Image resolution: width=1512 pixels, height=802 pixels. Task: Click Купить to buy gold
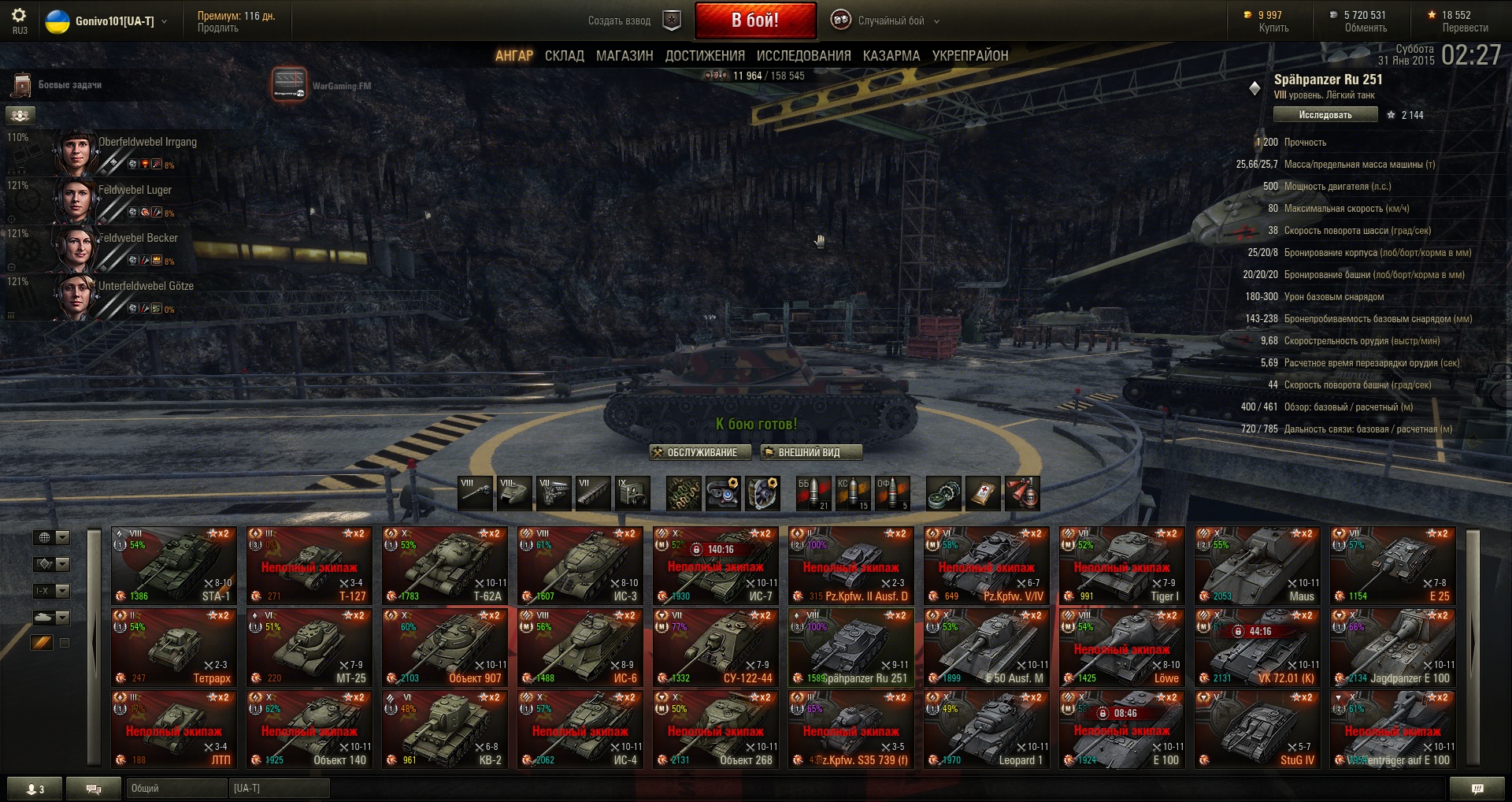click(x=1273, y=28)
